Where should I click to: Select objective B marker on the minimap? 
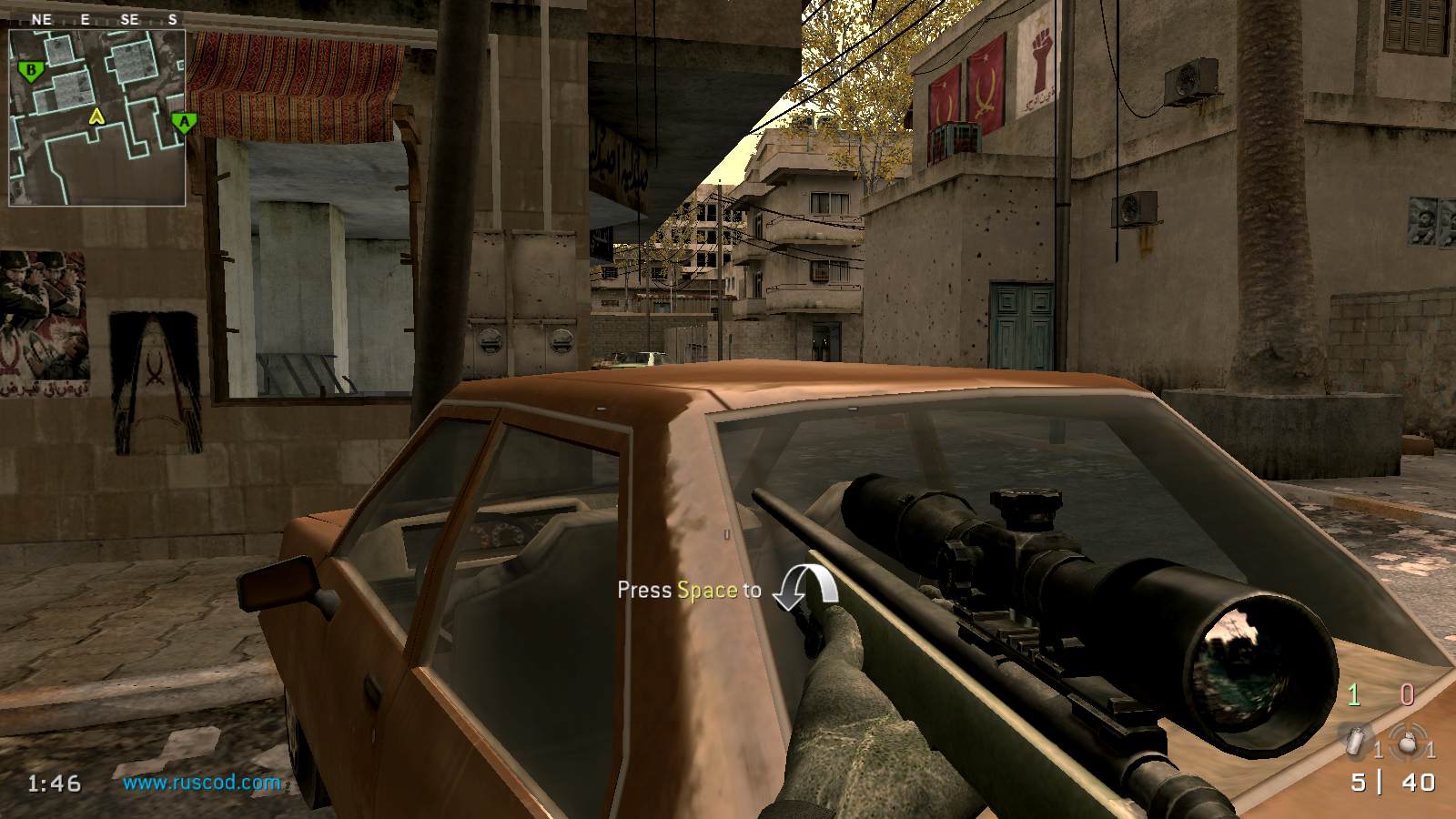coord(31,70)
